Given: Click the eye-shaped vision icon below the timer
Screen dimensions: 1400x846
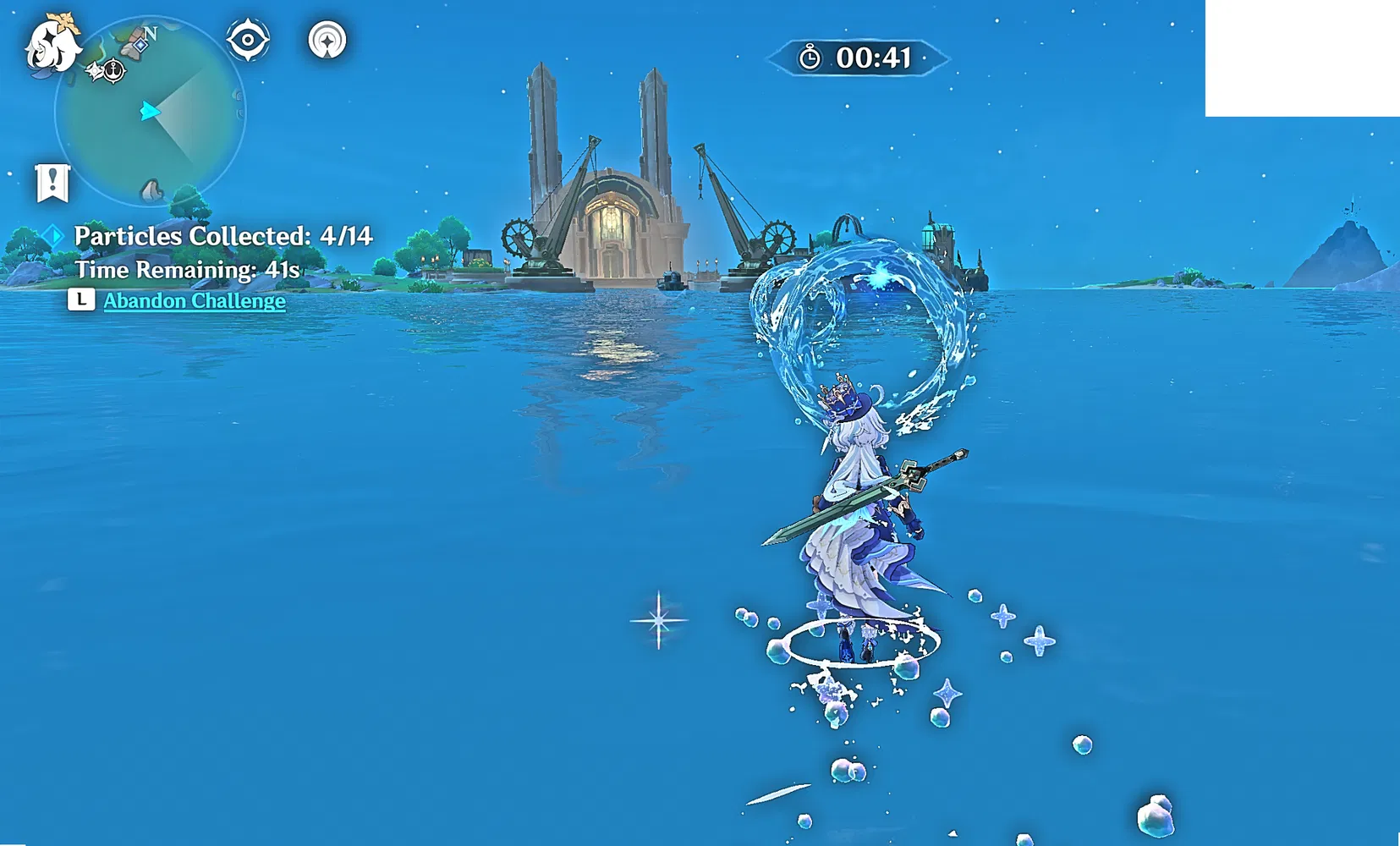Looking at the screenshot, I should pos(248,38).
